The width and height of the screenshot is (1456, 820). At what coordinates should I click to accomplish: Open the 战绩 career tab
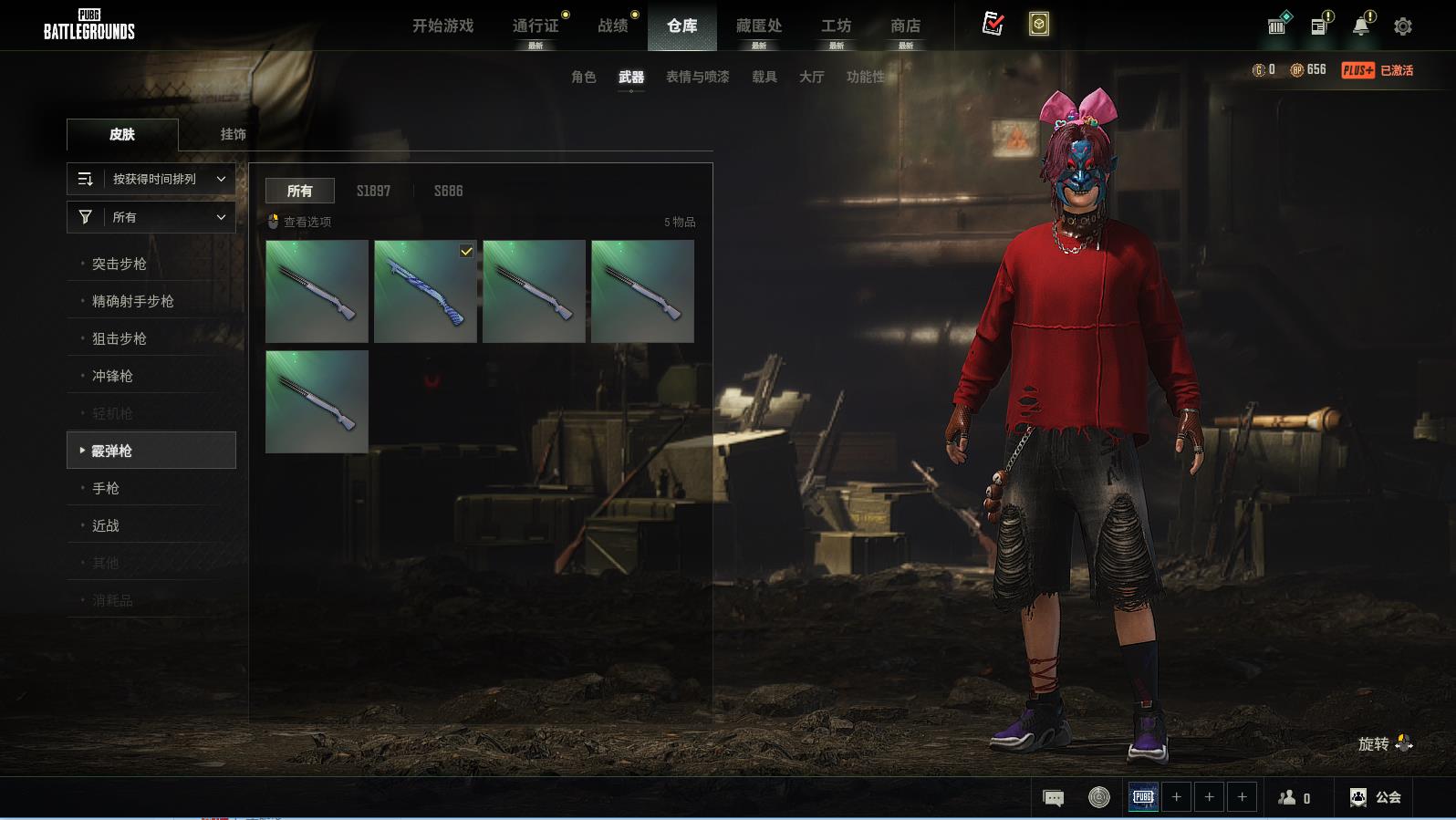(x=613, y=26)
